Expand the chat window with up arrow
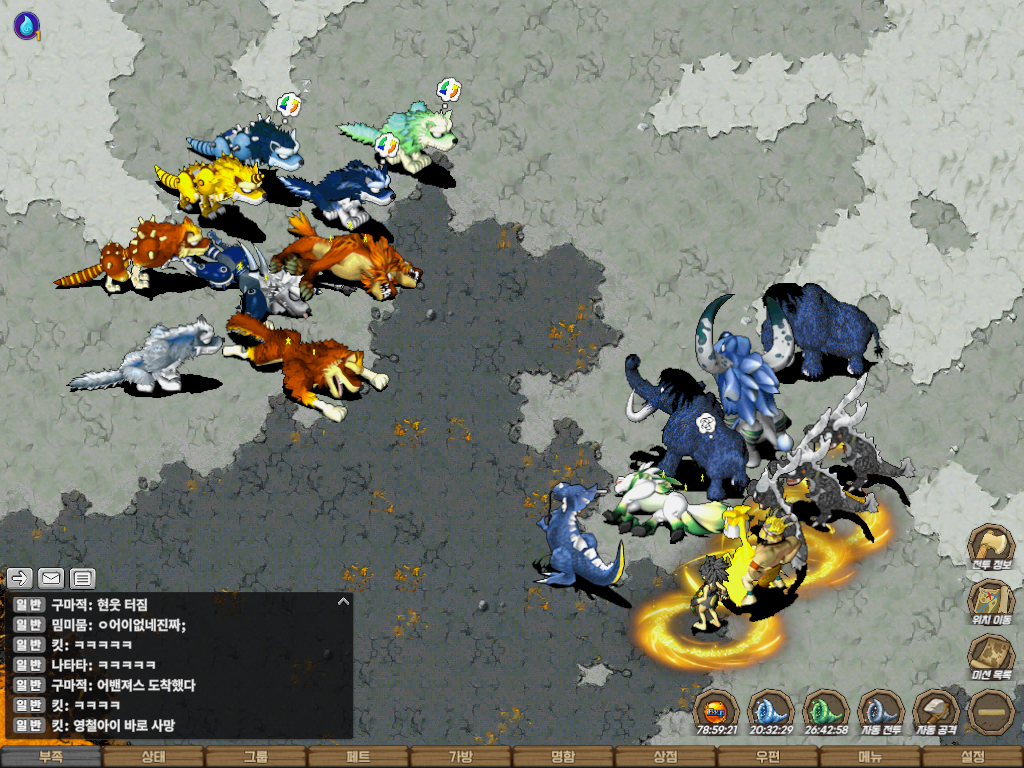Image resolution: width=1024 pixels, height=768 pixels. [343, 602]
